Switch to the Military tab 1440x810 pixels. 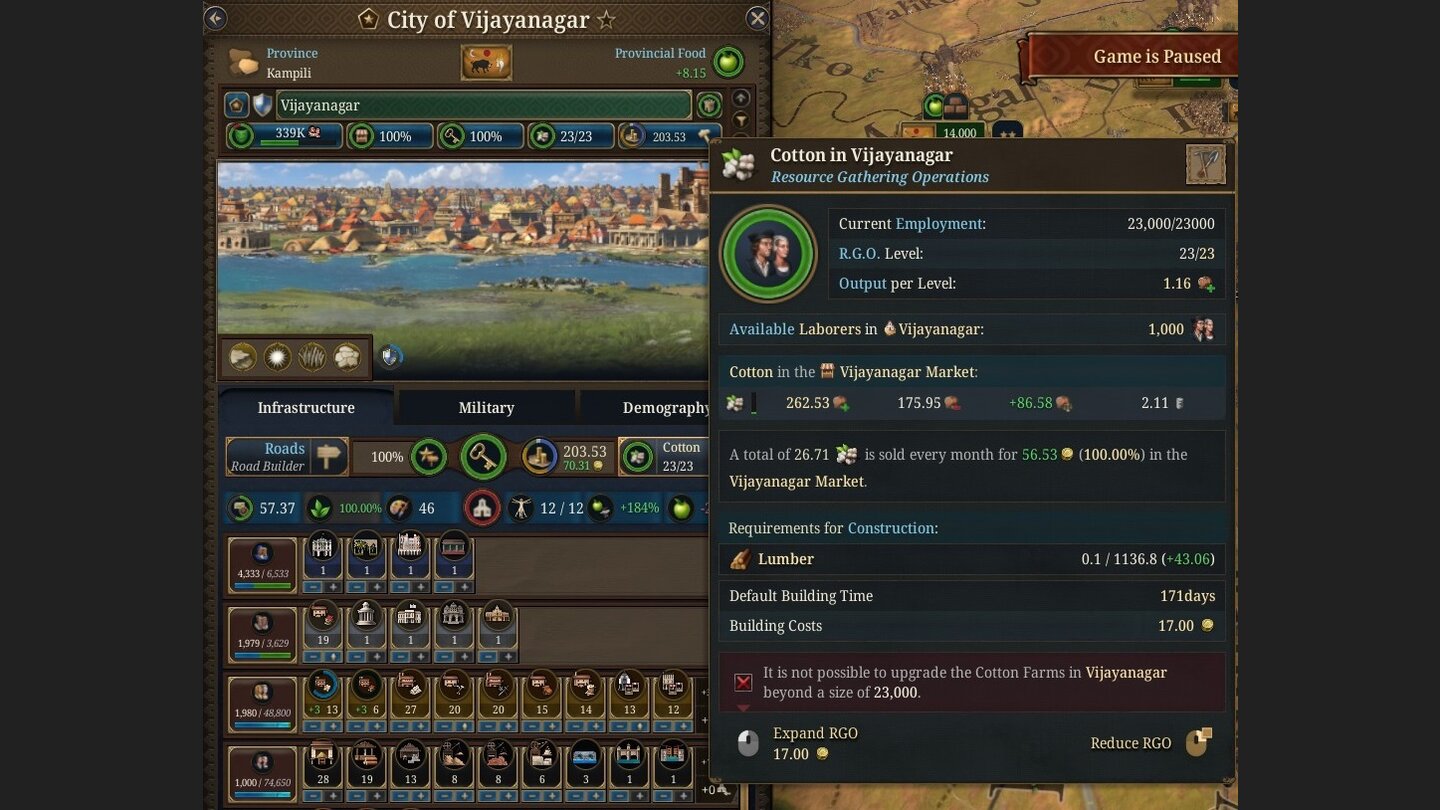pos(486,407)
